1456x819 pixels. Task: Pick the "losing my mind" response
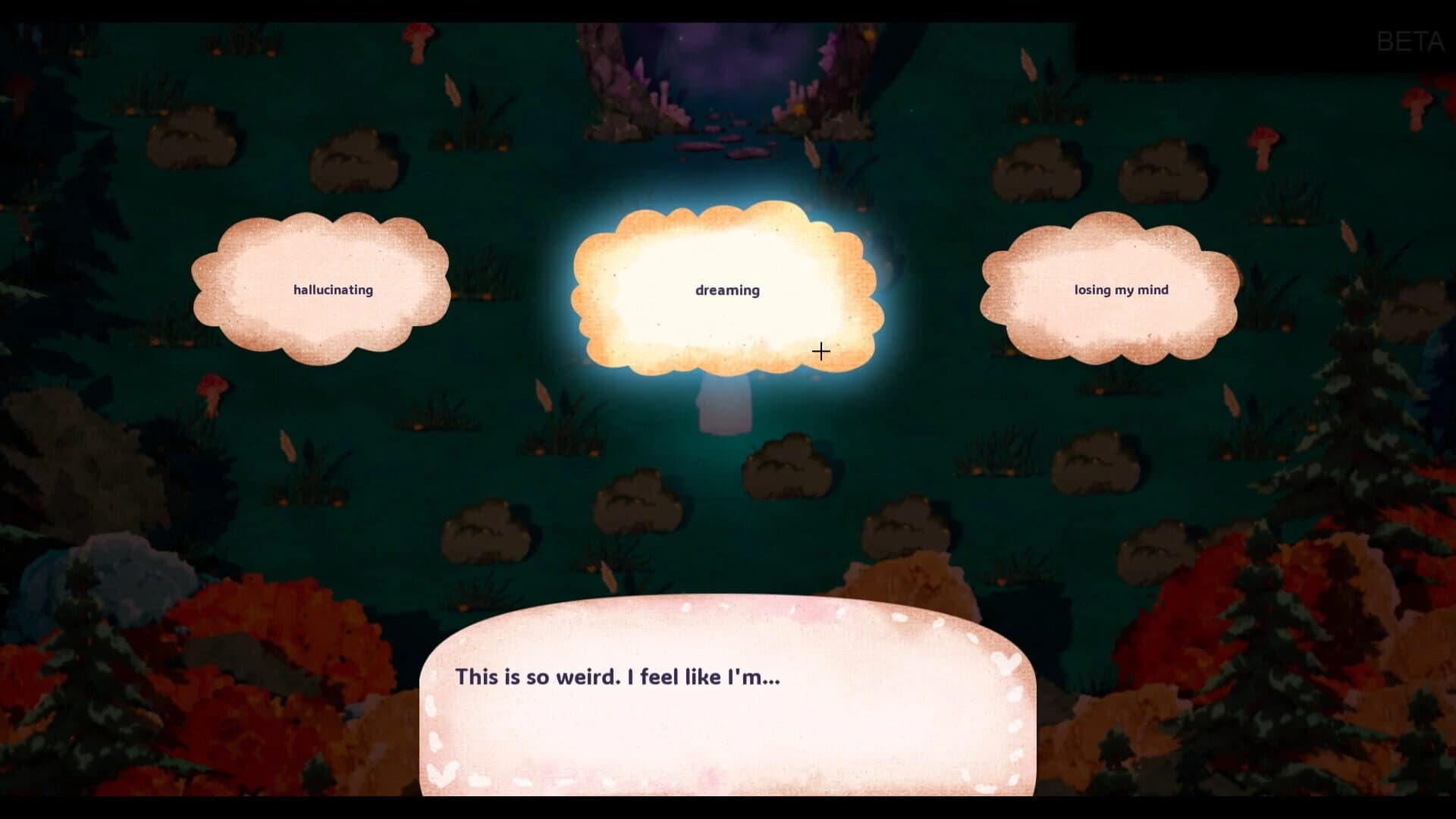pyautogui.click(x=1120, y=290)
